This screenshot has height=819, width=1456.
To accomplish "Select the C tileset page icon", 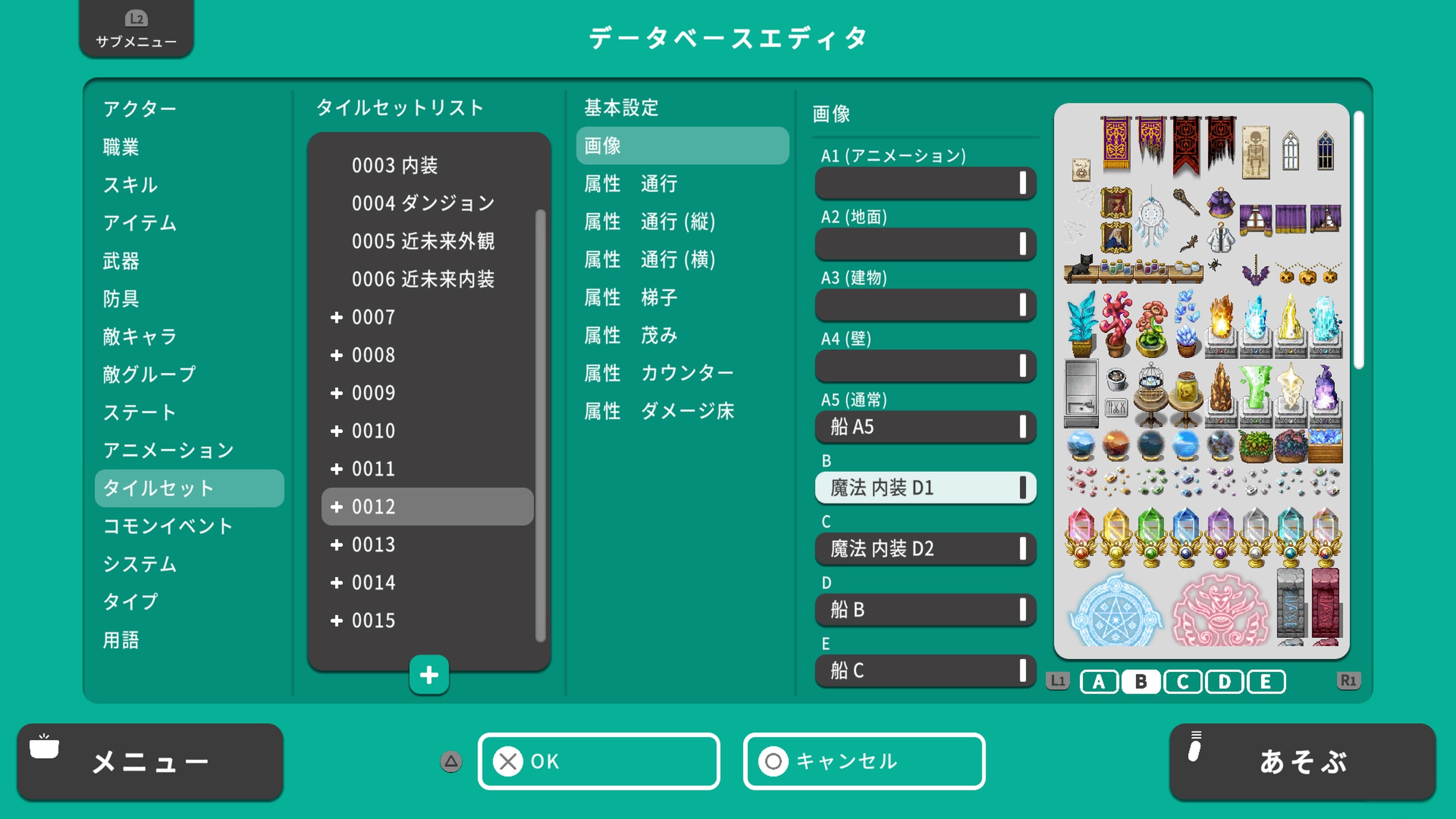I will [x=1183, y=681].
